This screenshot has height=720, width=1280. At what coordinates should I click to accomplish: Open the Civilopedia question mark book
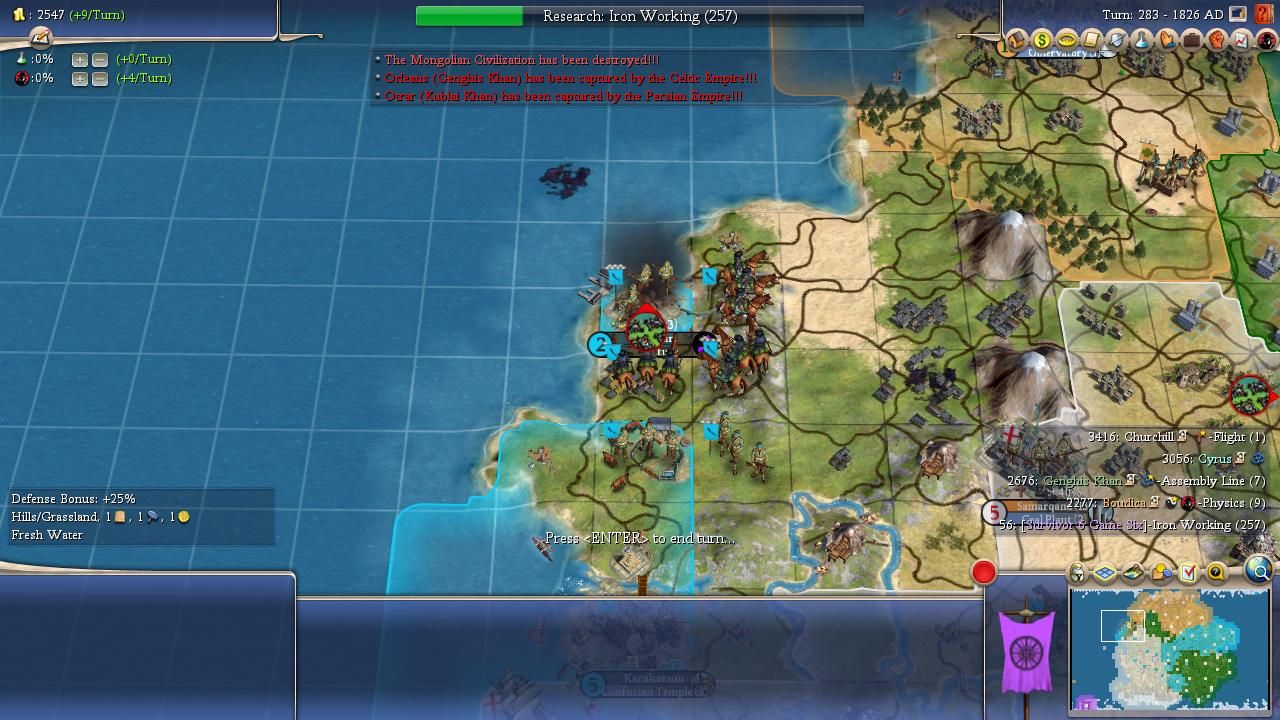[1264, 15]
